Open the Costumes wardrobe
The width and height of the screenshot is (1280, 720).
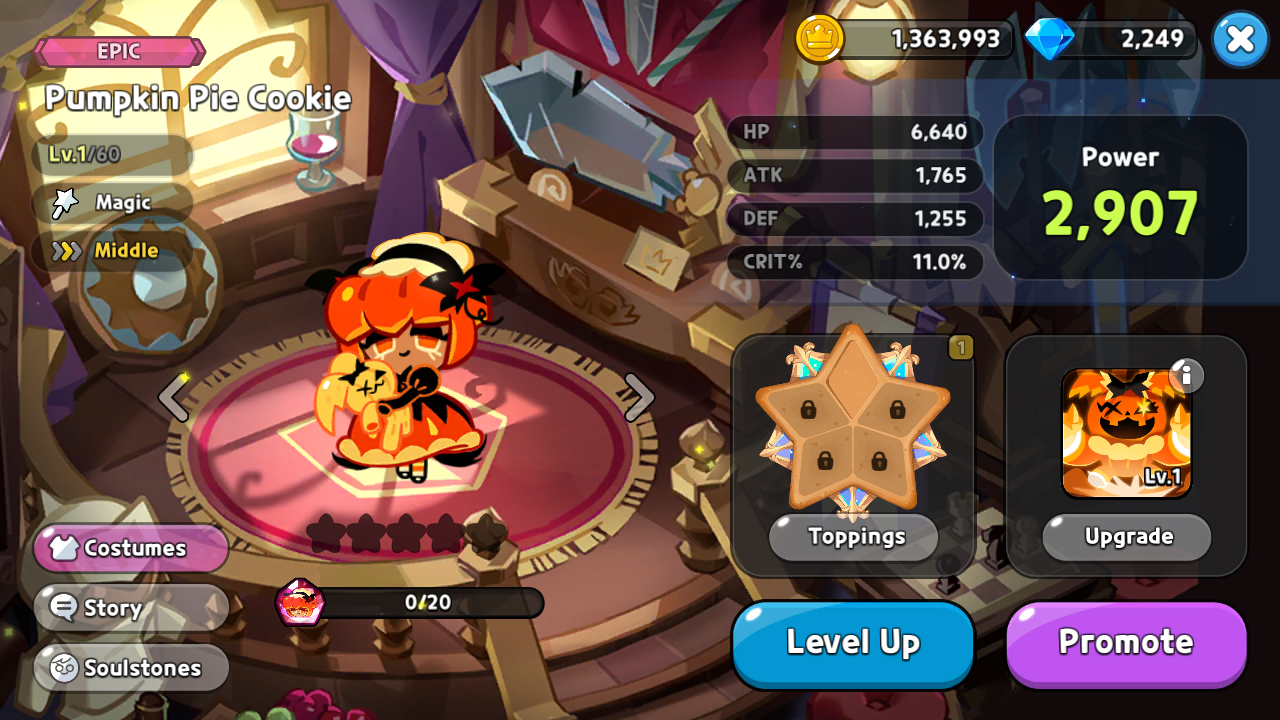(131, 548)
